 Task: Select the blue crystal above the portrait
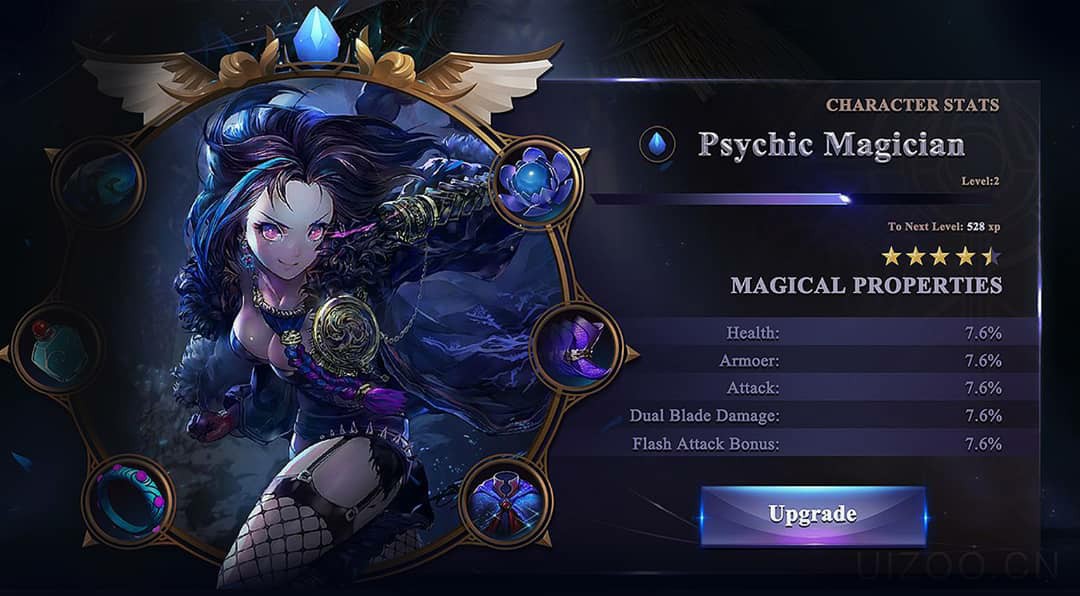pos(318,36)
